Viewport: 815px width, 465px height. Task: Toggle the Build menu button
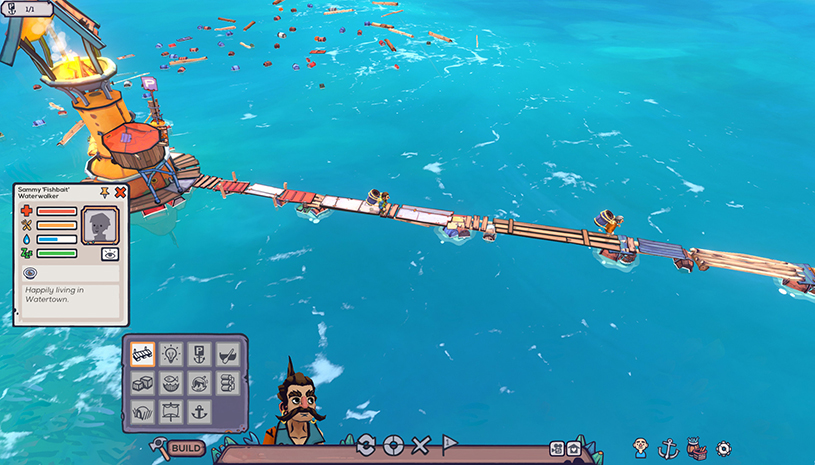pos(179,448)
